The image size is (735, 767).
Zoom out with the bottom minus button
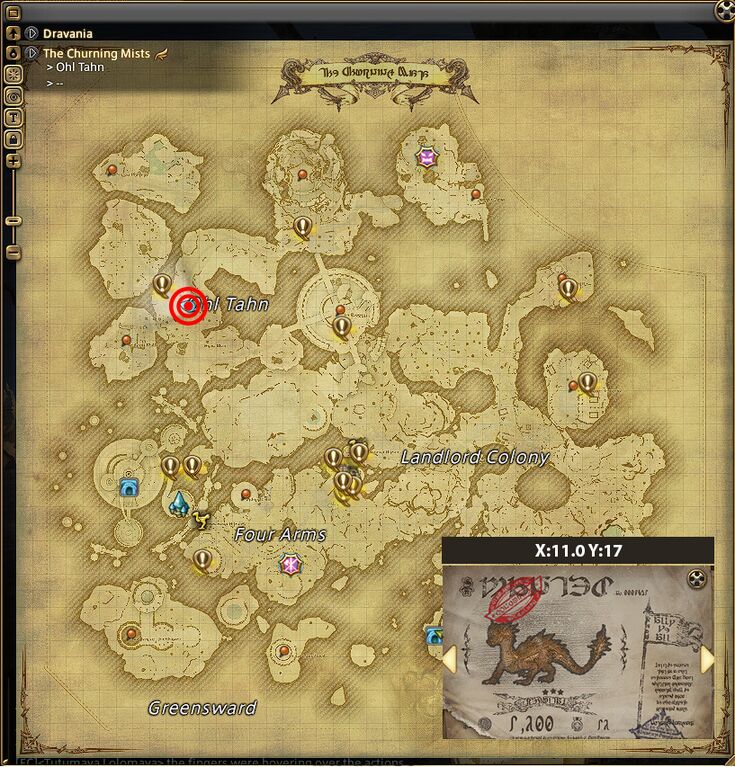click(14, 253)
